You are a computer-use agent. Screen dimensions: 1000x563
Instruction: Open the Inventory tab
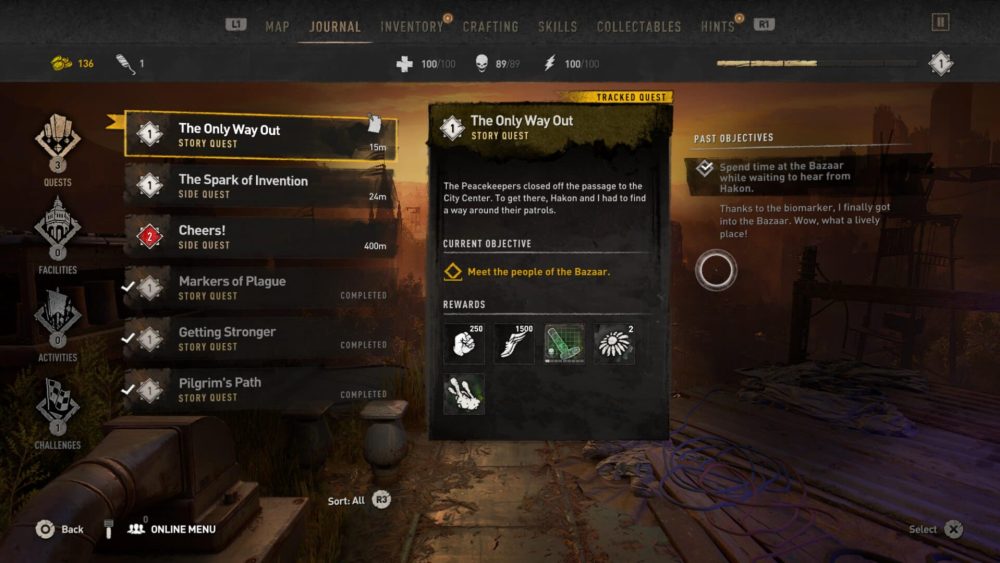click(x=411, y=26)
